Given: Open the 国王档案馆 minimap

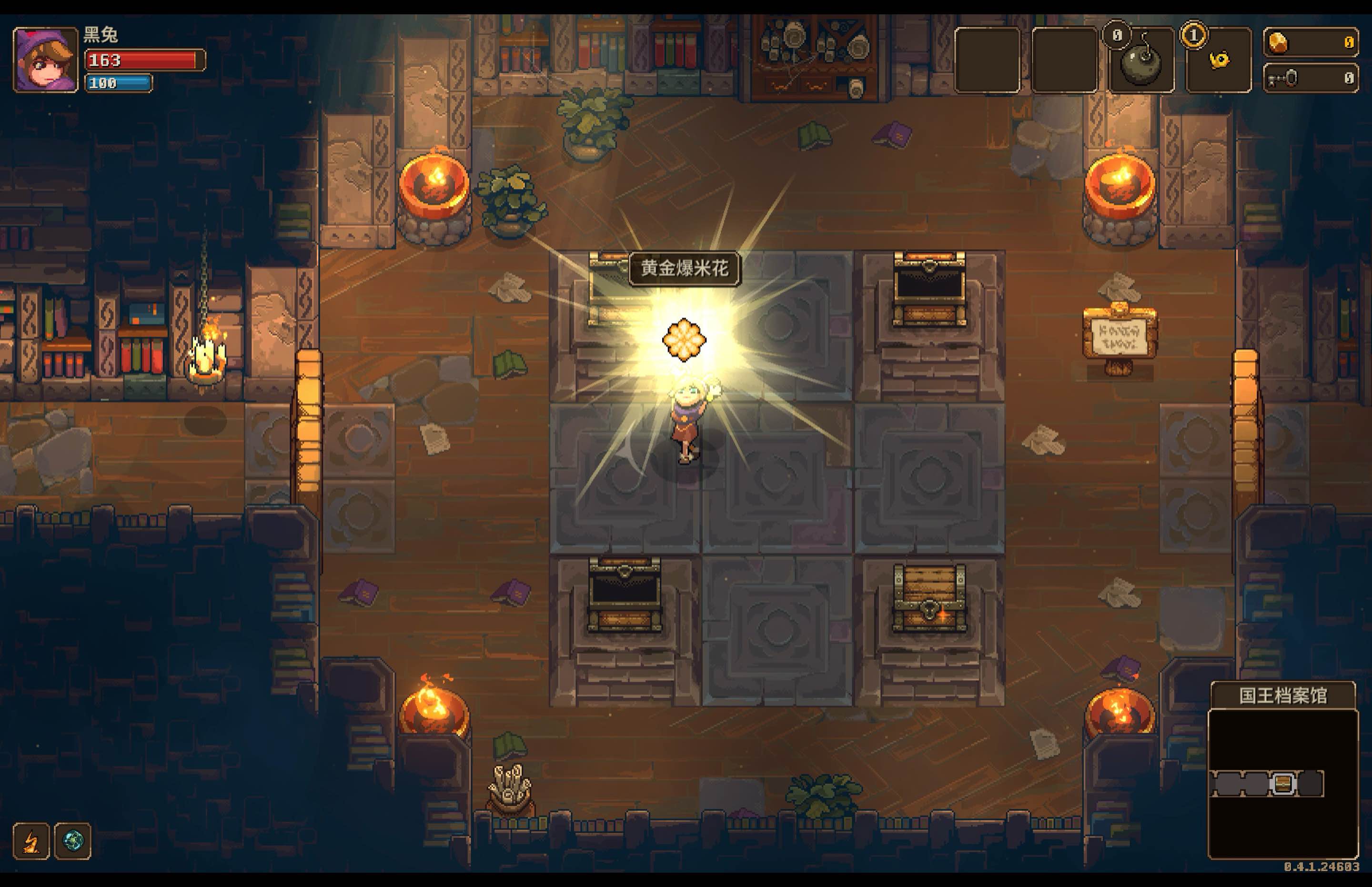Looking at the screenshot, I should tap(1282, 783).
